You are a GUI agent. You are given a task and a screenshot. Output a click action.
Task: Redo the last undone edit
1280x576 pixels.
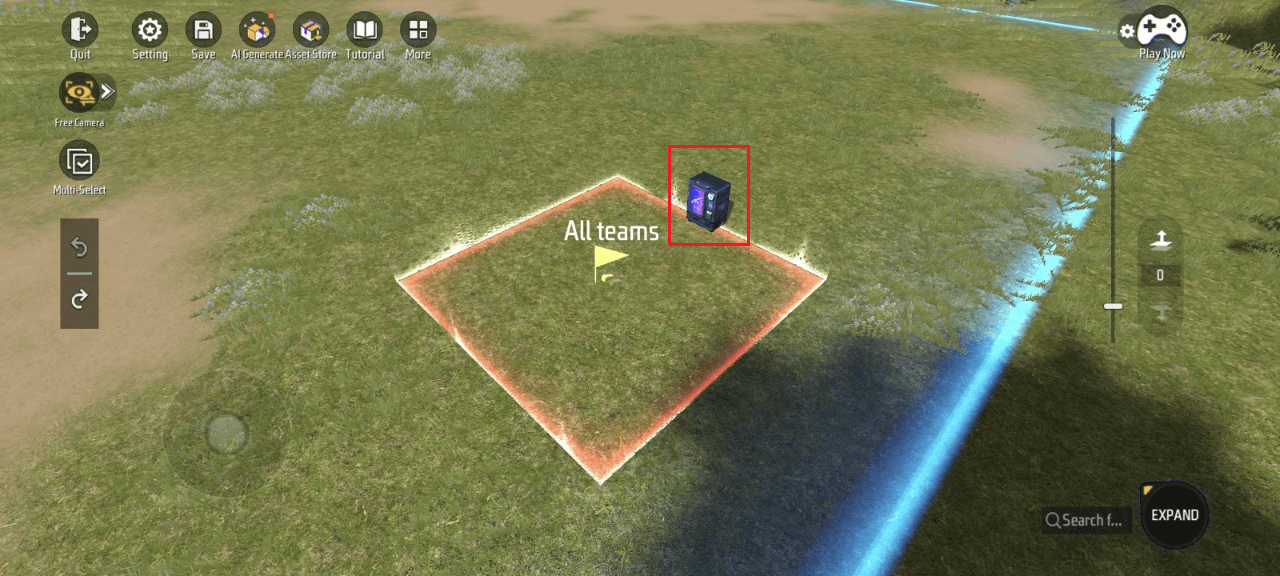[79, 298]
